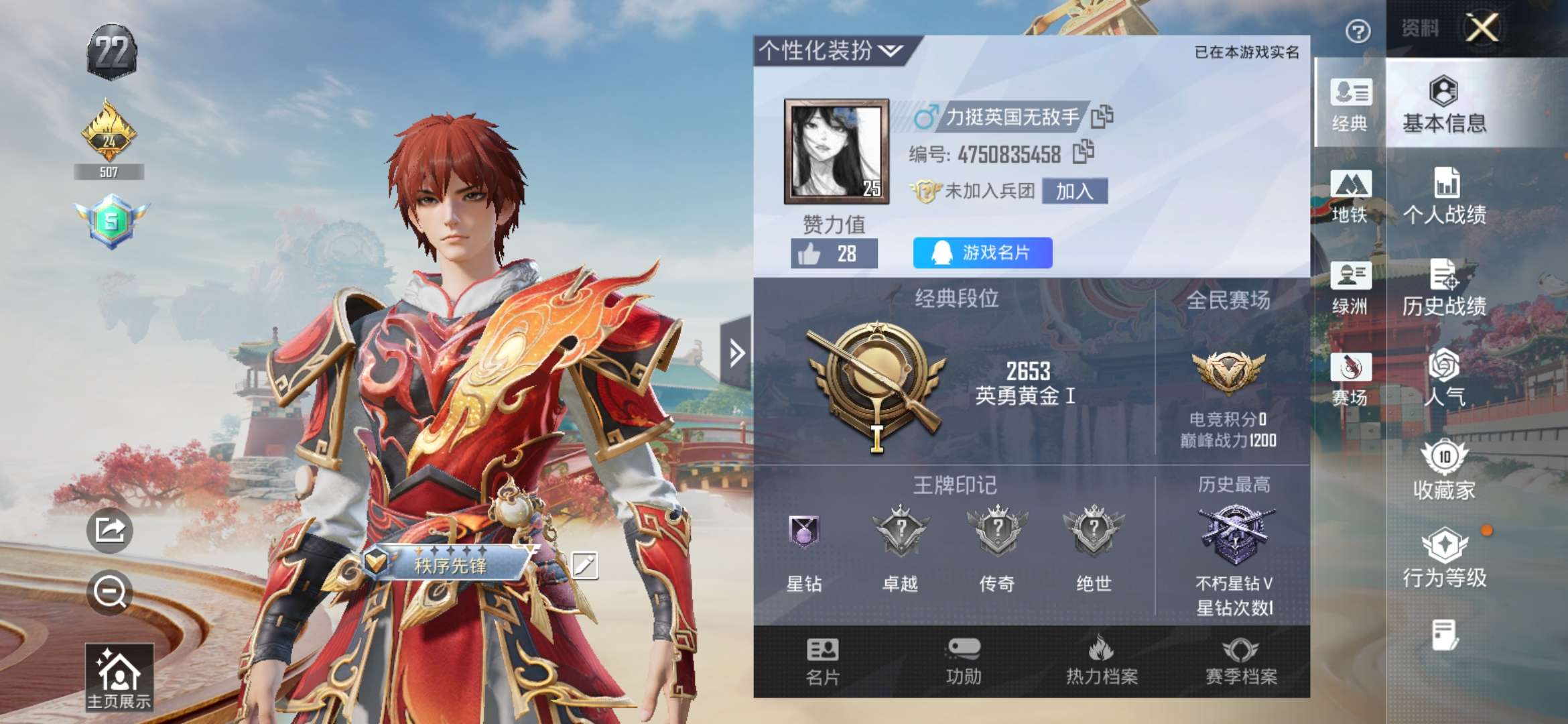Copy the player ID number
Viewport: 1568px width, 724px height.
1083,153
